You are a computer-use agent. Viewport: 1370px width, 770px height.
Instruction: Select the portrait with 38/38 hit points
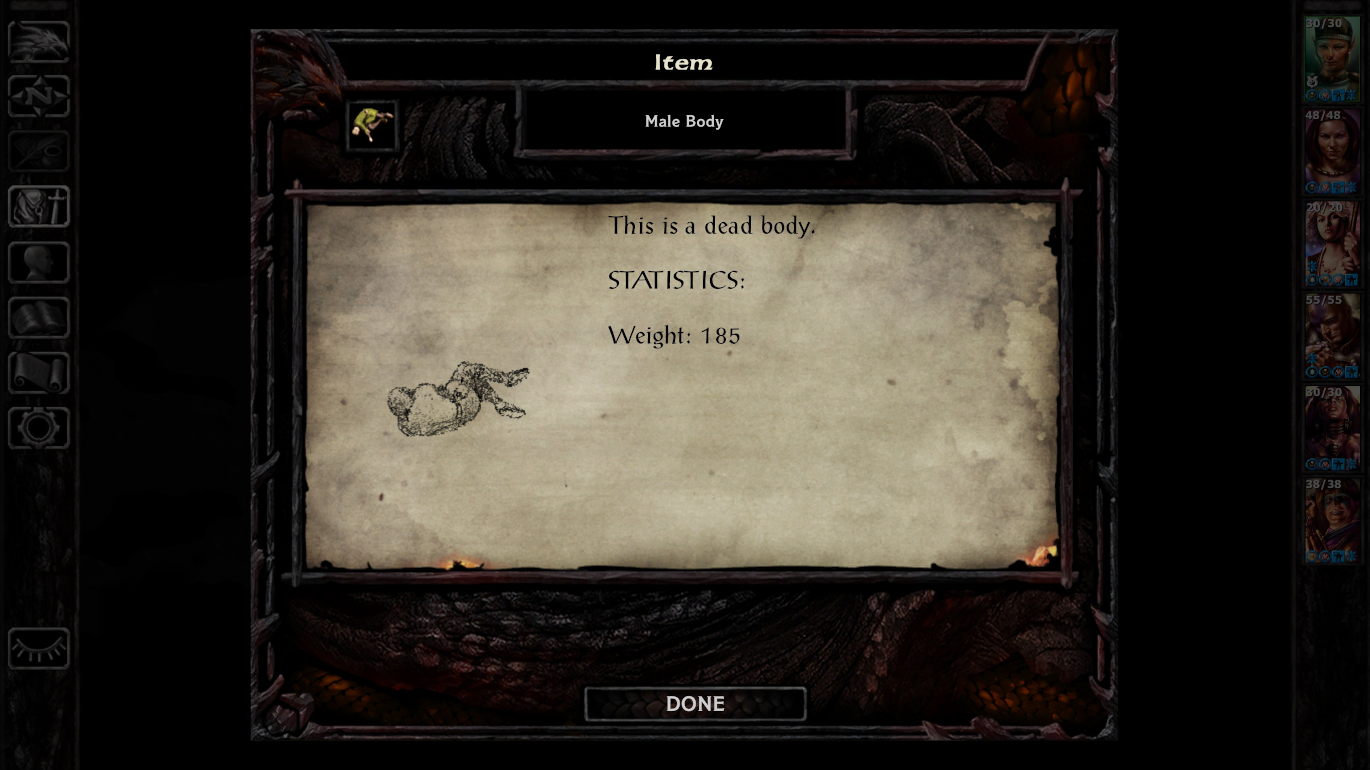(1331, 521)
